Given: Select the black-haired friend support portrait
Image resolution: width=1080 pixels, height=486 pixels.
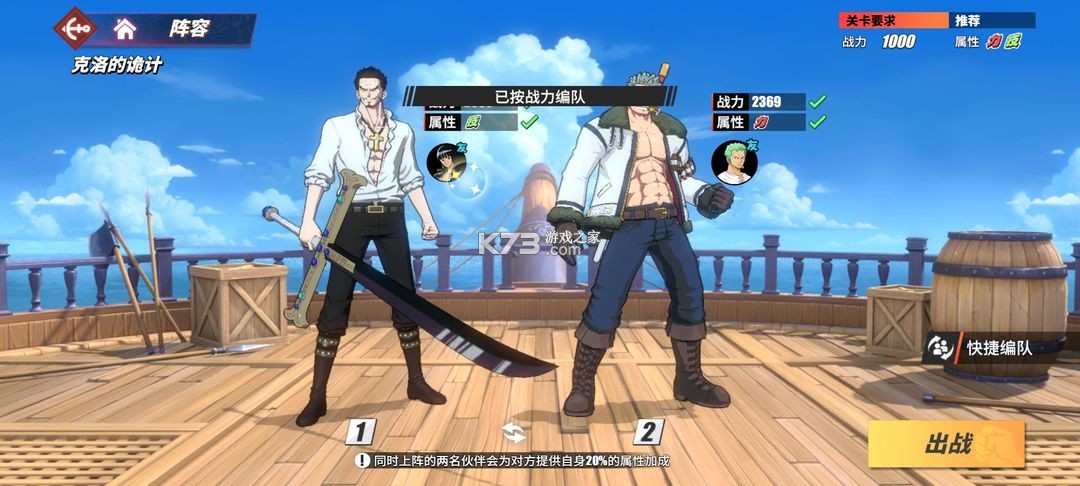Looking at the screenshot, I should coord(447,163).
